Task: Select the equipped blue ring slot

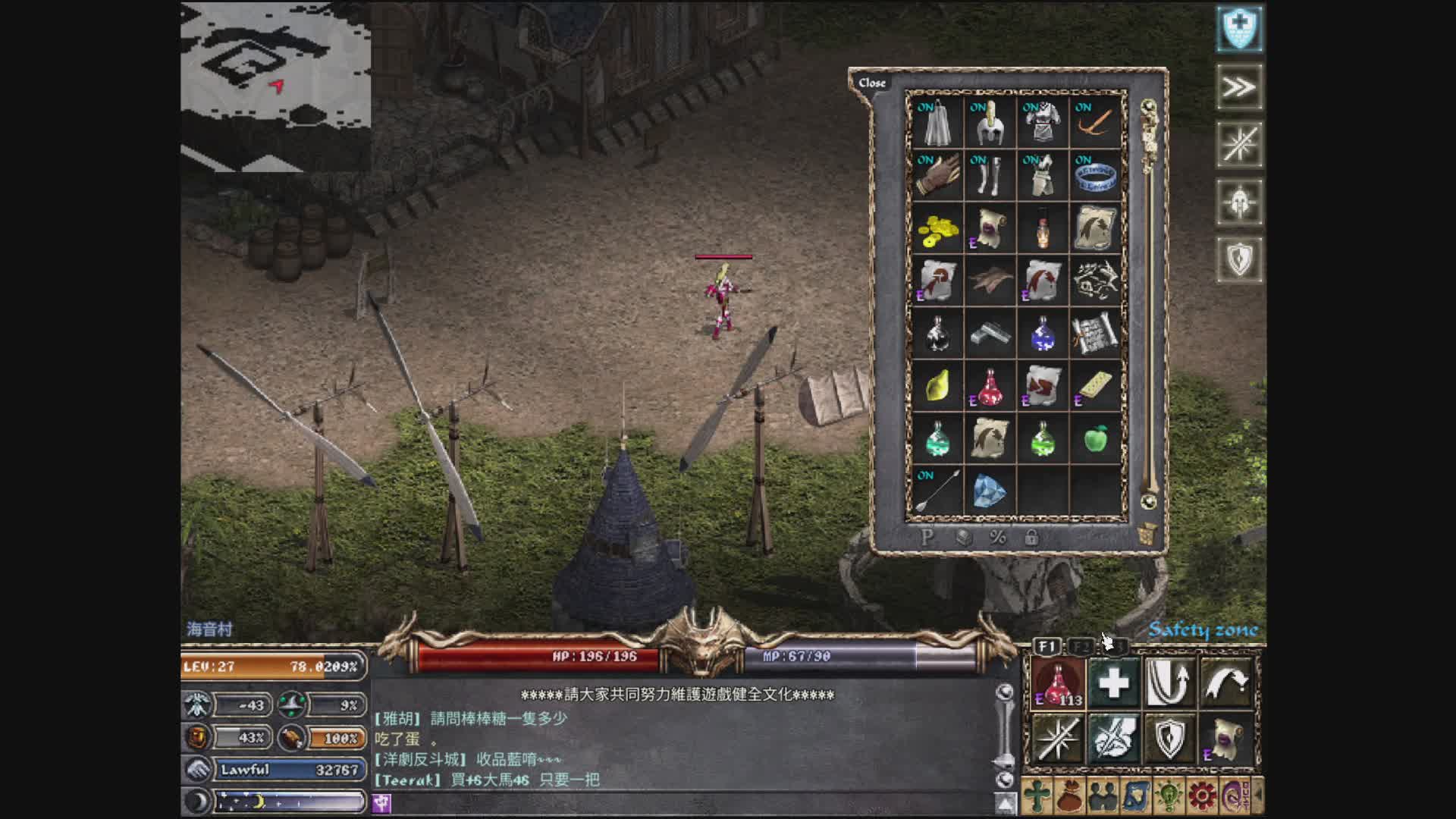Action: pyautogui.click(x=1095, y=175)
